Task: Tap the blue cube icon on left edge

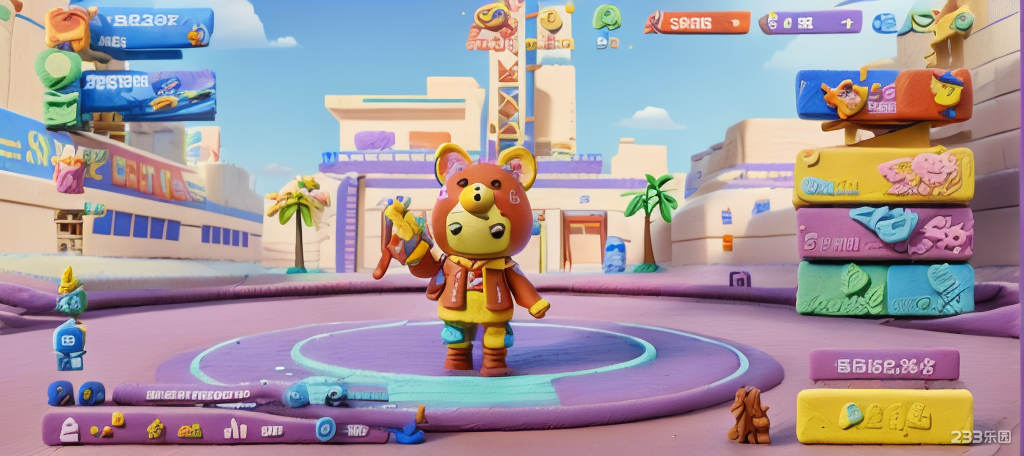Action: [69, 345]
